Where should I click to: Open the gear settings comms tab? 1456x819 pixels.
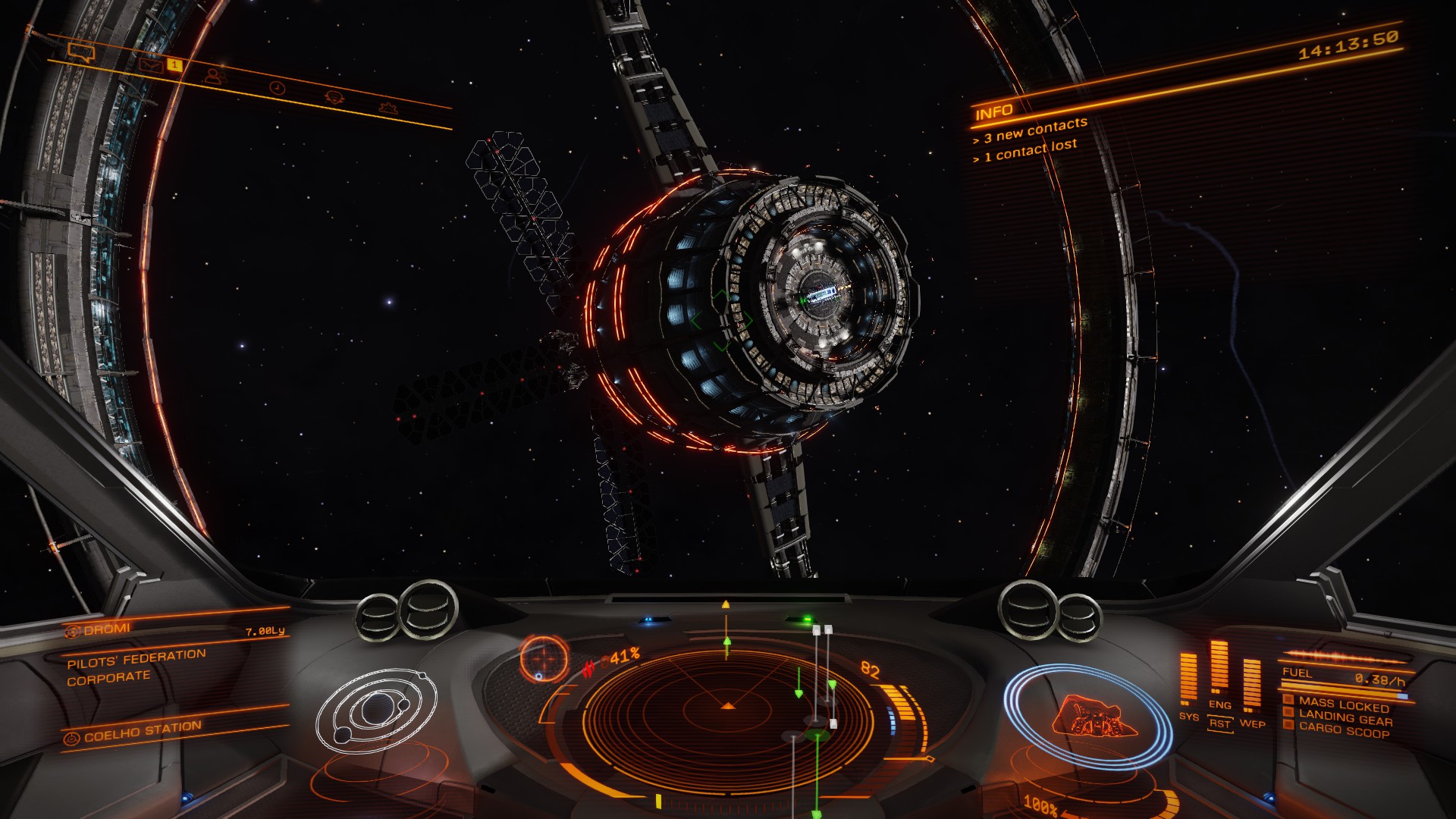[389, 108]
